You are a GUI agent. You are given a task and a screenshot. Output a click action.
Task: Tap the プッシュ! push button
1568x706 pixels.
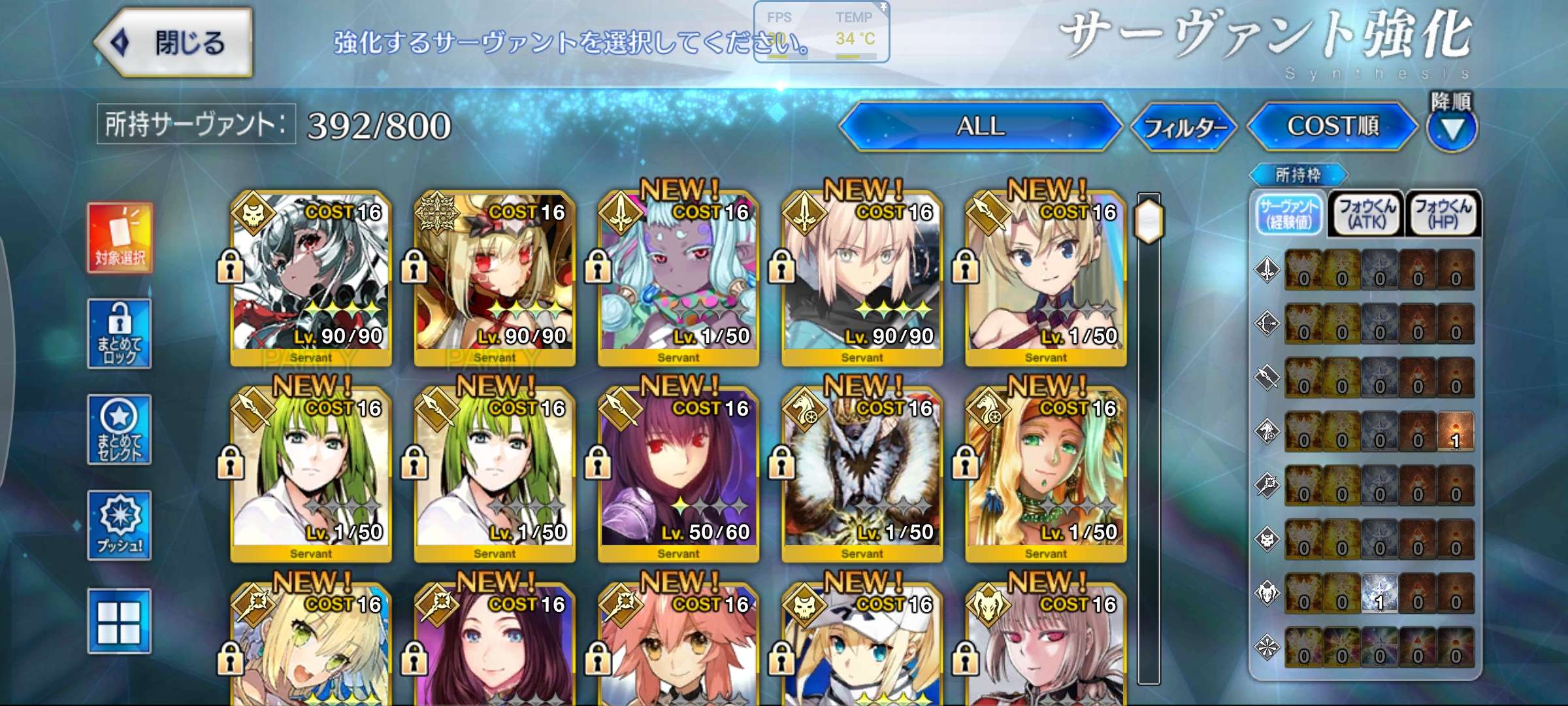(x=120, y=526)
